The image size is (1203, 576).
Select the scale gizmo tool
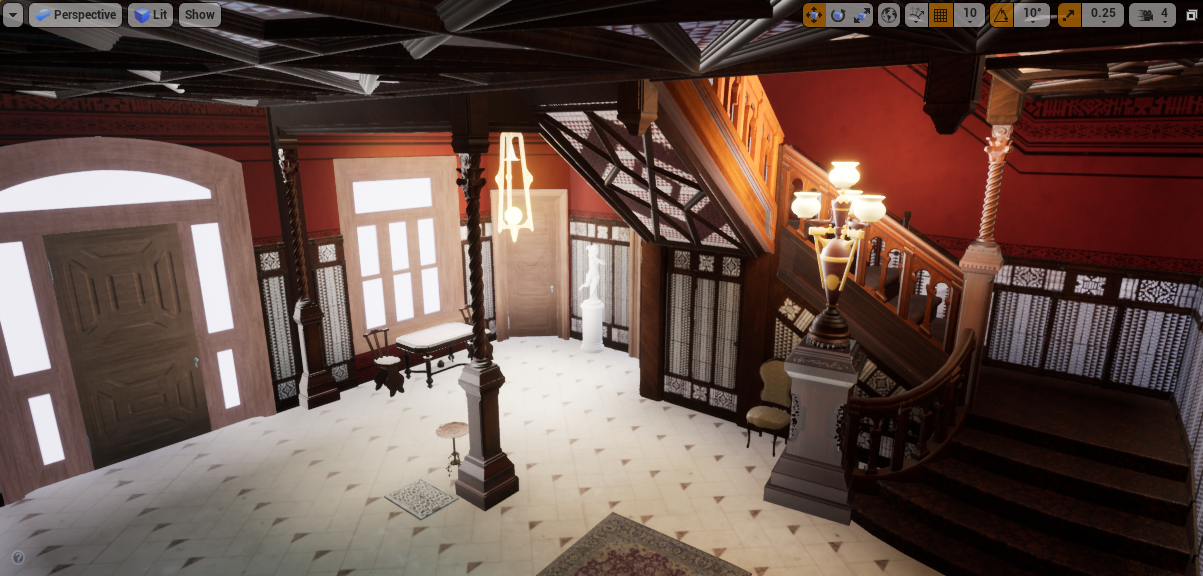coord(862,15)
